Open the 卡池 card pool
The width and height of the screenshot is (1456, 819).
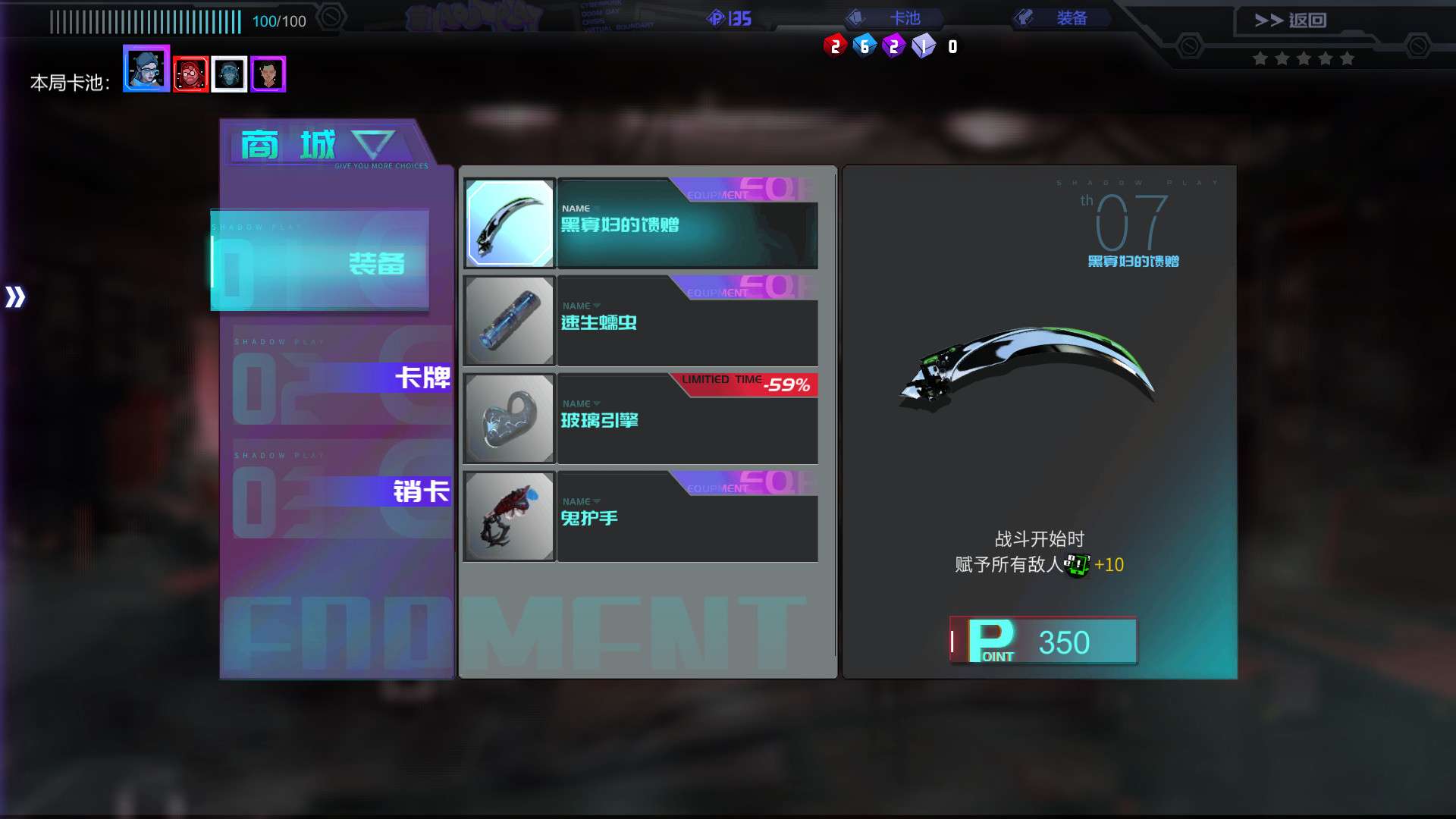894,18
